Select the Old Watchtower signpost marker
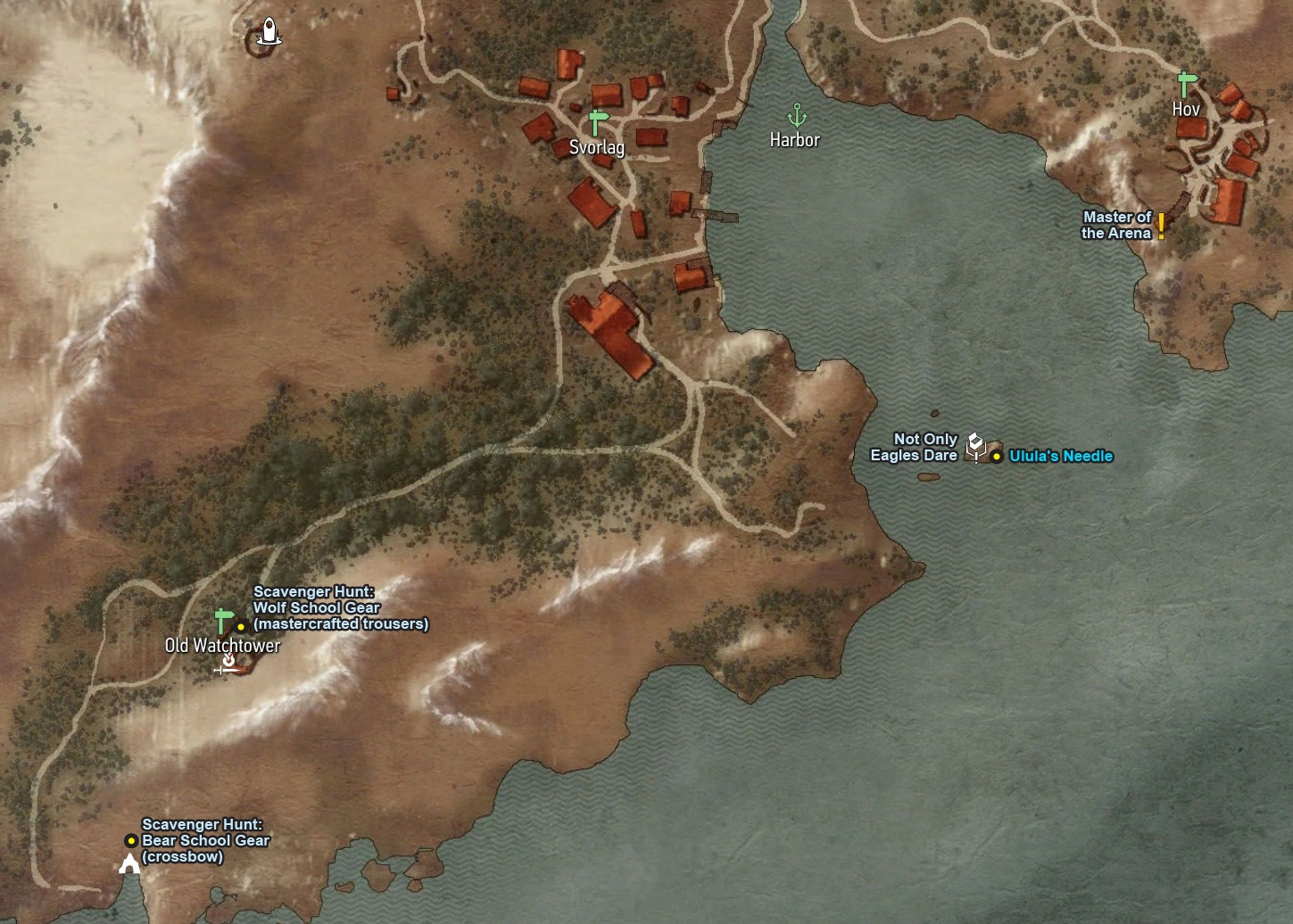This screenshot has width=1293, height=924. (x=222, y=617)
